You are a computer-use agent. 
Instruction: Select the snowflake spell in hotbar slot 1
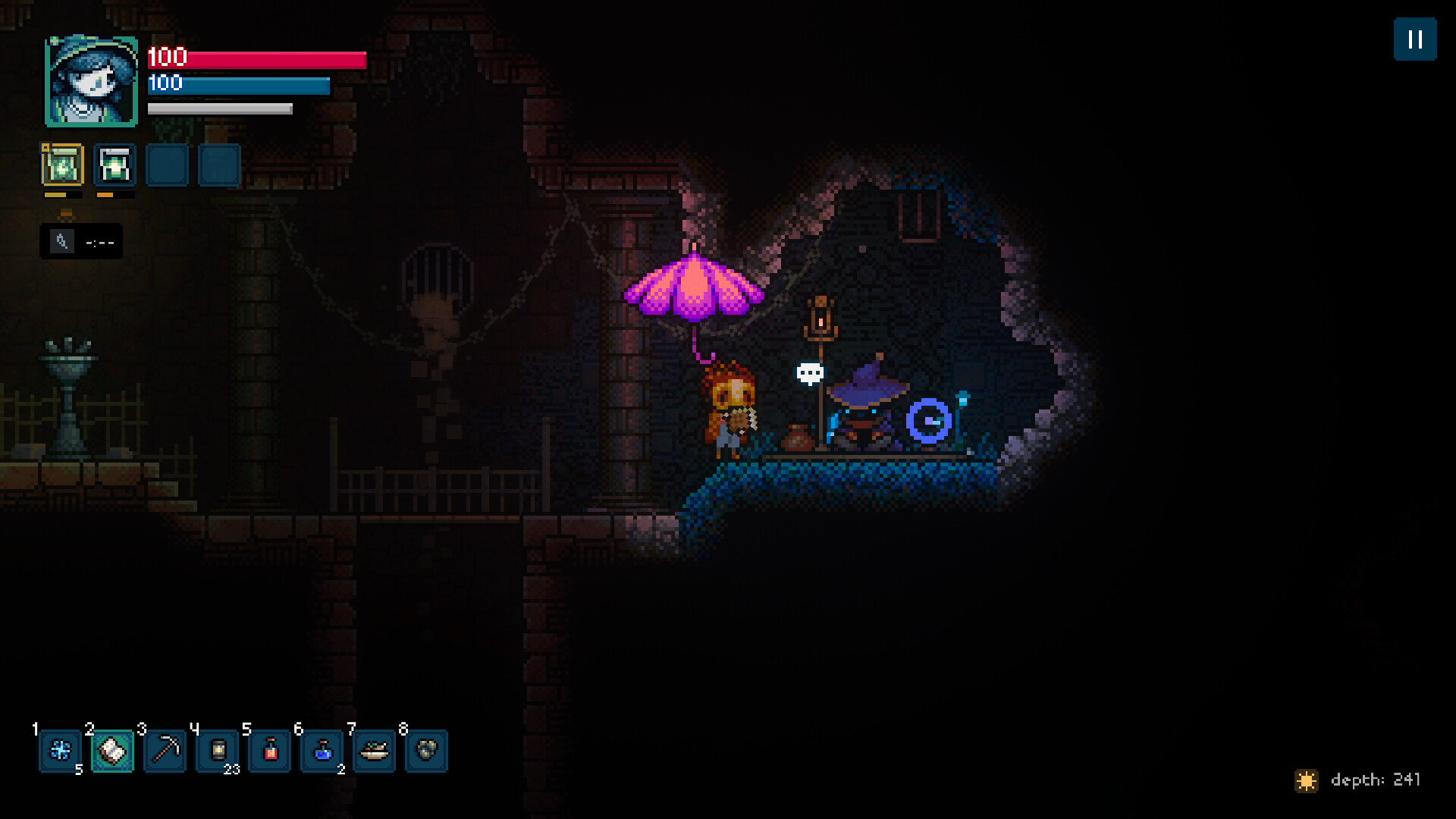coord(60,752)
